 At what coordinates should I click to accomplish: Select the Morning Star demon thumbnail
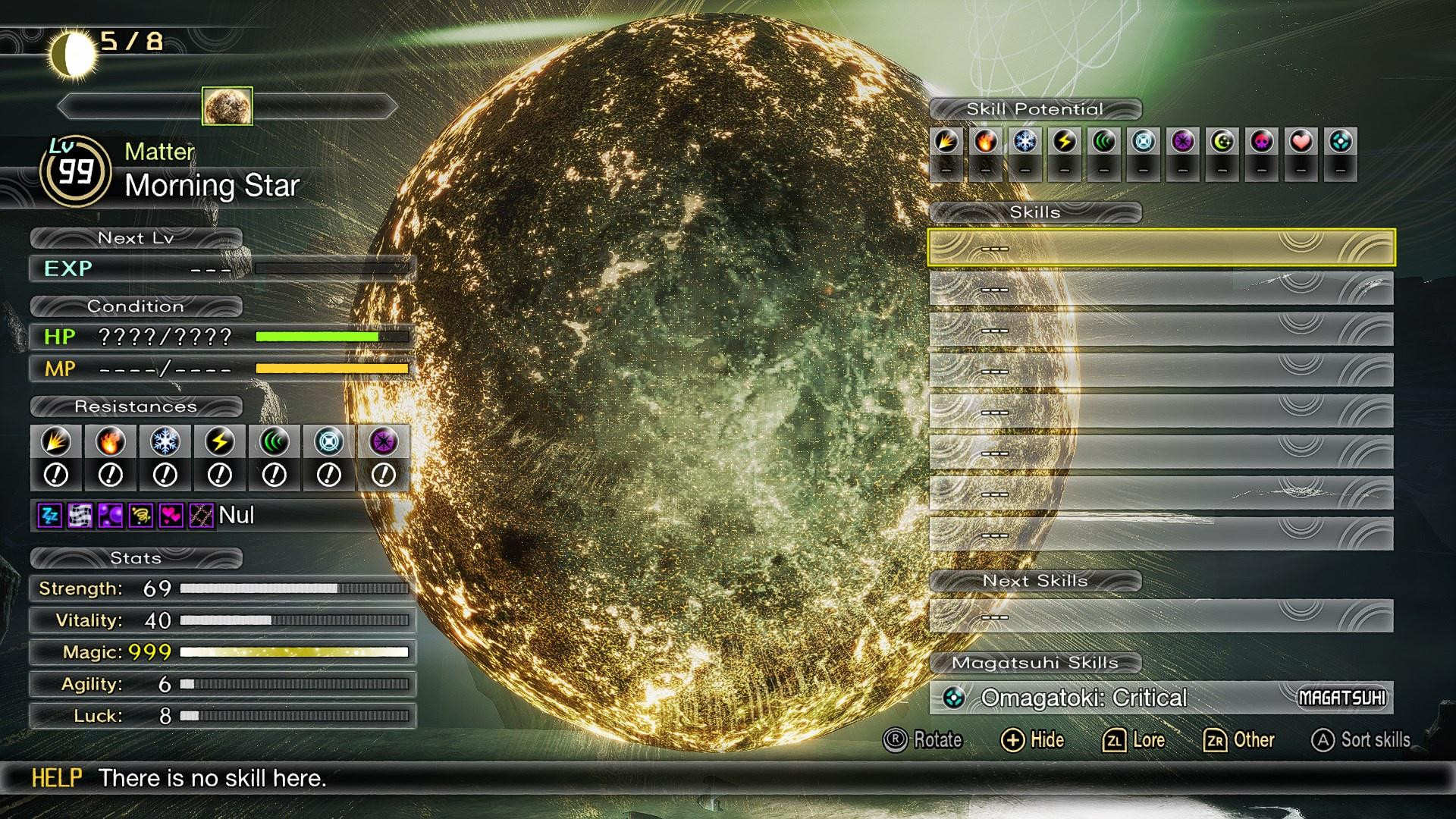coord(226,106)
